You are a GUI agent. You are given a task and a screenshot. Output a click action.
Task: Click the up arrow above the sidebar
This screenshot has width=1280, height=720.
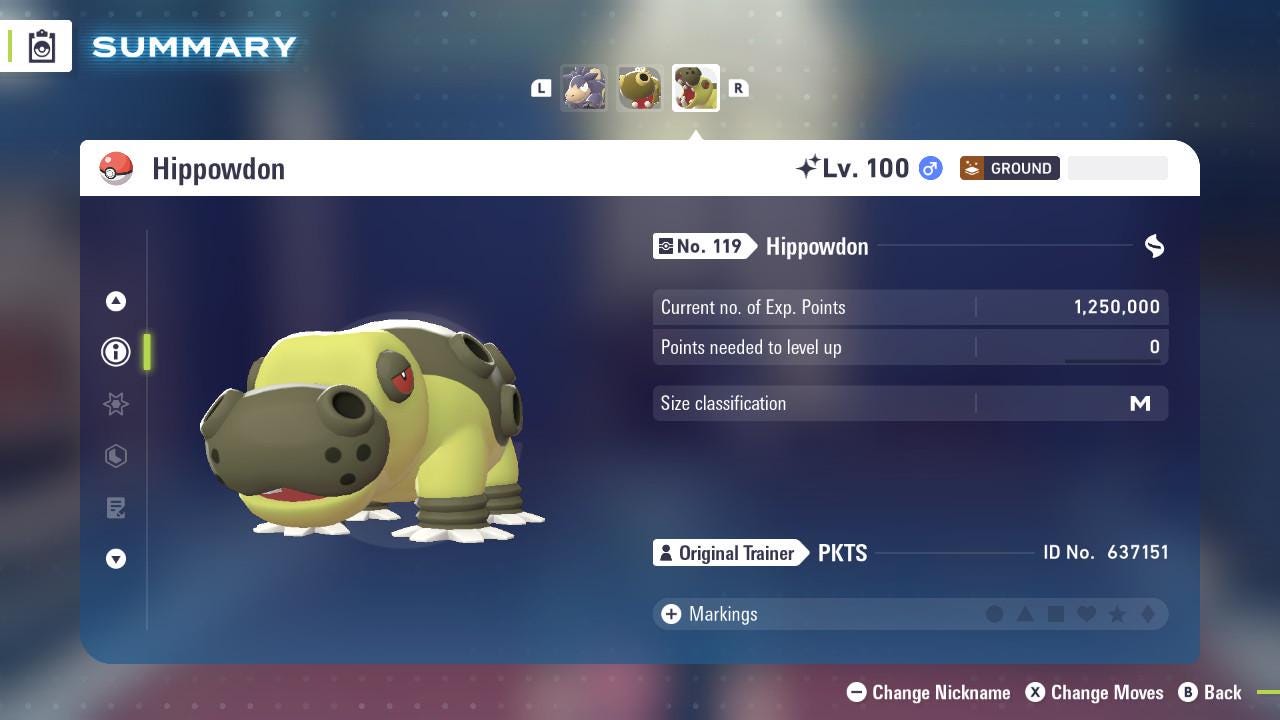click(x=115, y=300)
